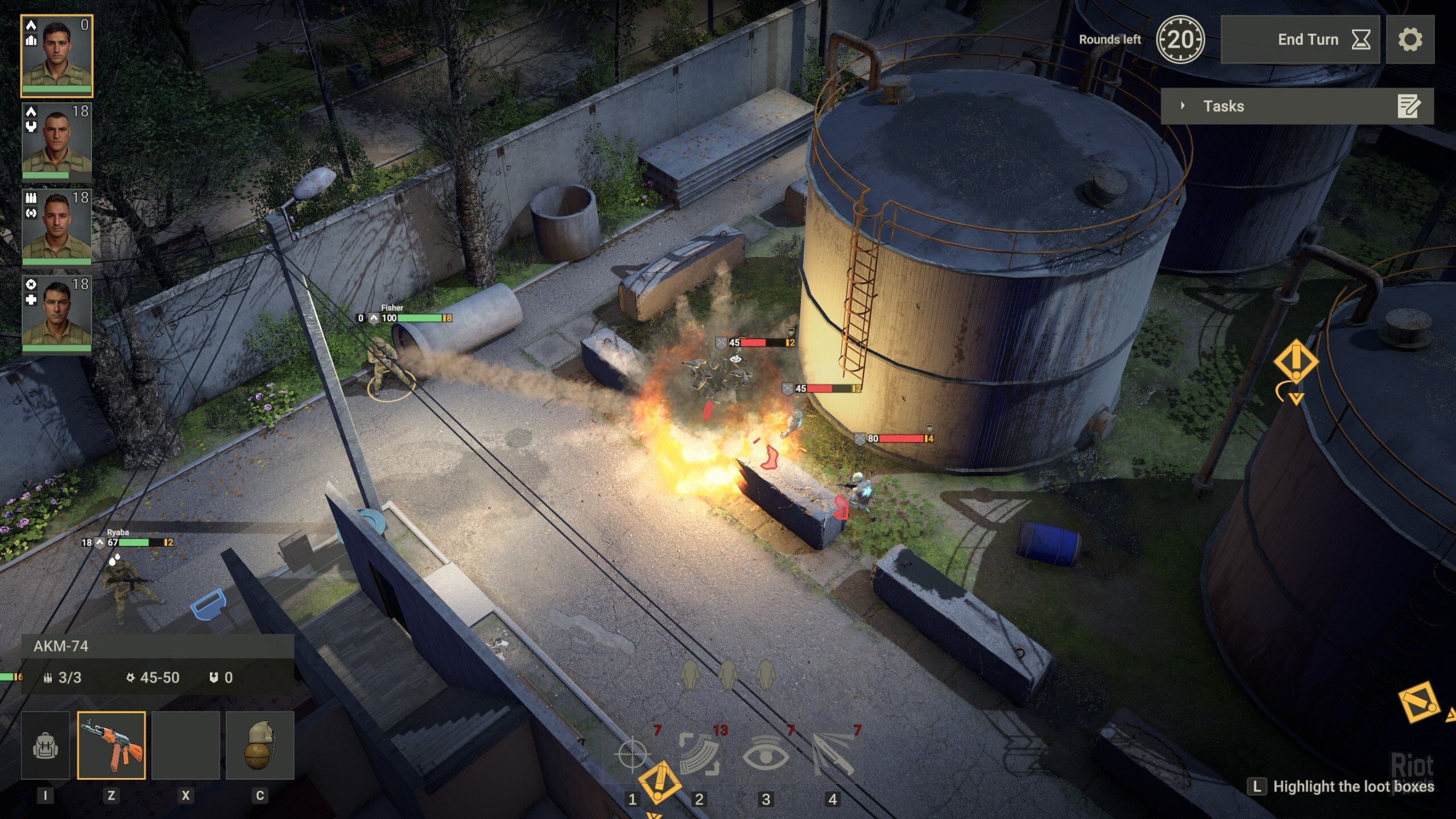Use the reload magazine action
Screen dimensions: 1456x819
point(700,754)
